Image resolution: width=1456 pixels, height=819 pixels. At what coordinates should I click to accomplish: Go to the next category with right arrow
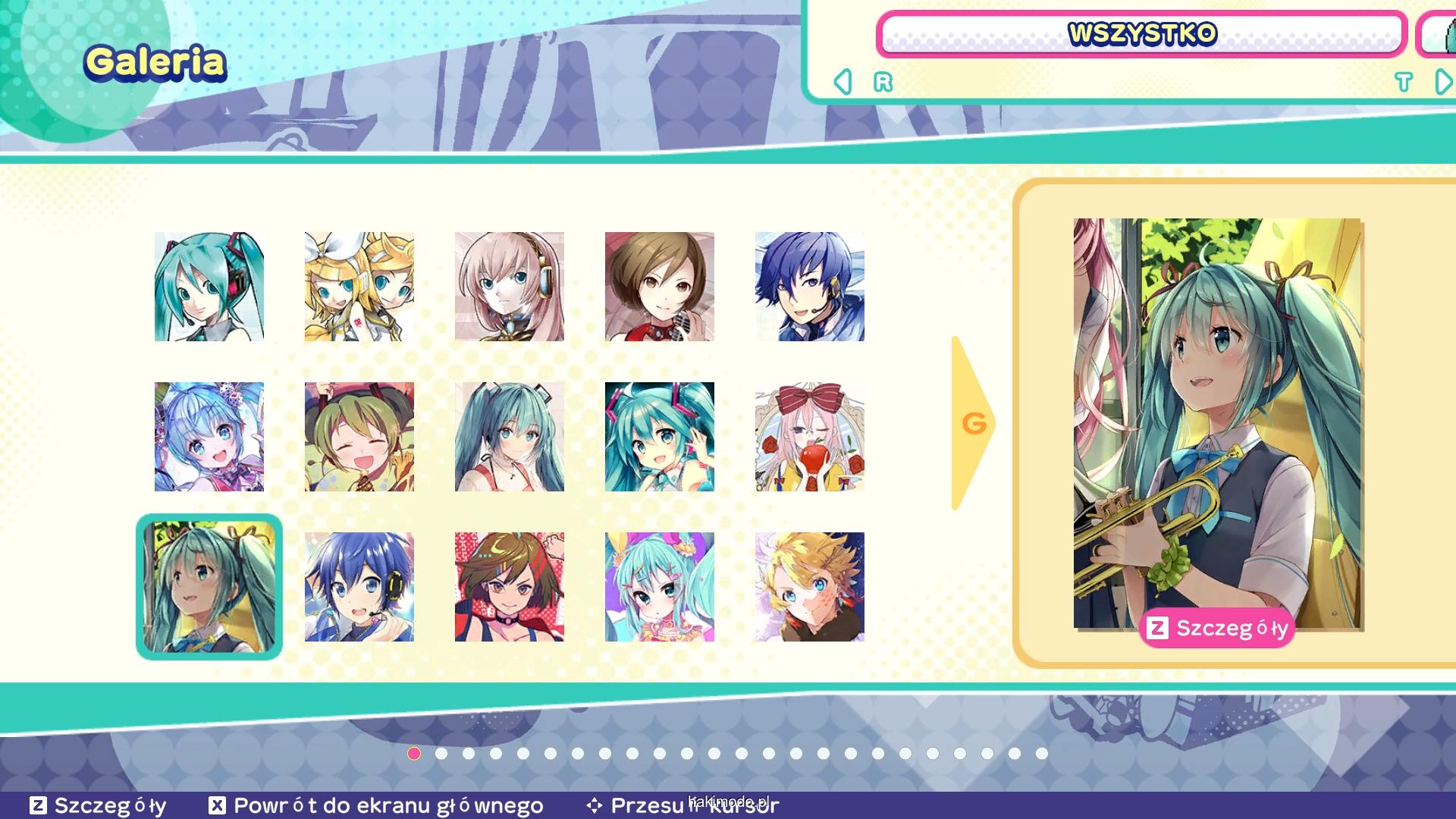coord(1443,82)
